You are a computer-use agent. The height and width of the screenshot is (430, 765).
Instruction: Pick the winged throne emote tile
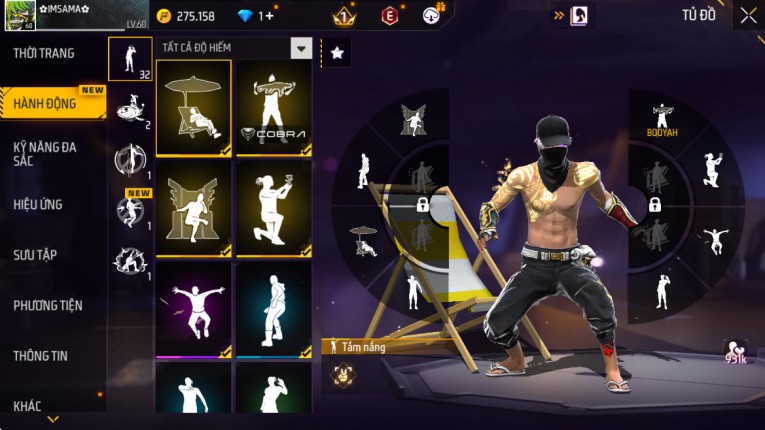[194, 209]
